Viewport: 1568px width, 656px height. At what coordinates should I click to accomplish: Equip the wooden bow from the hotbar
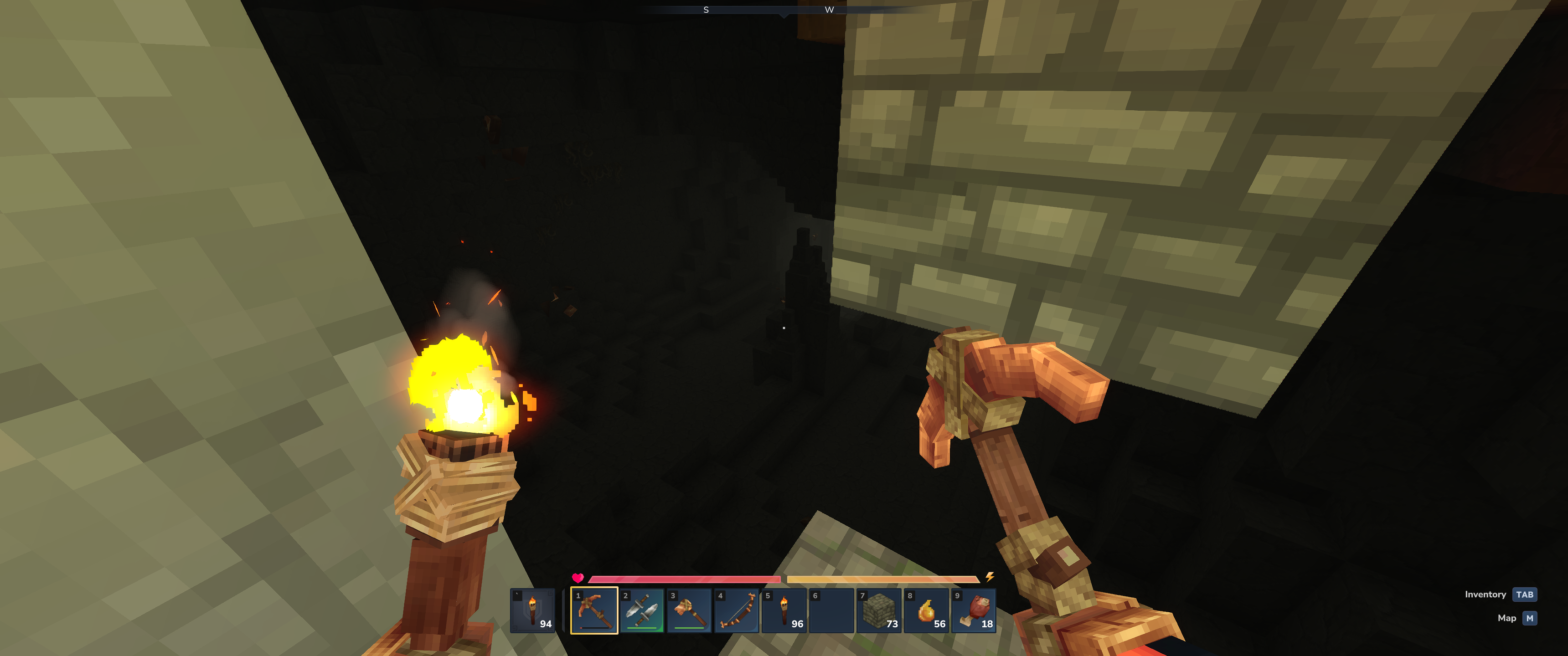(x=737, y=610)
